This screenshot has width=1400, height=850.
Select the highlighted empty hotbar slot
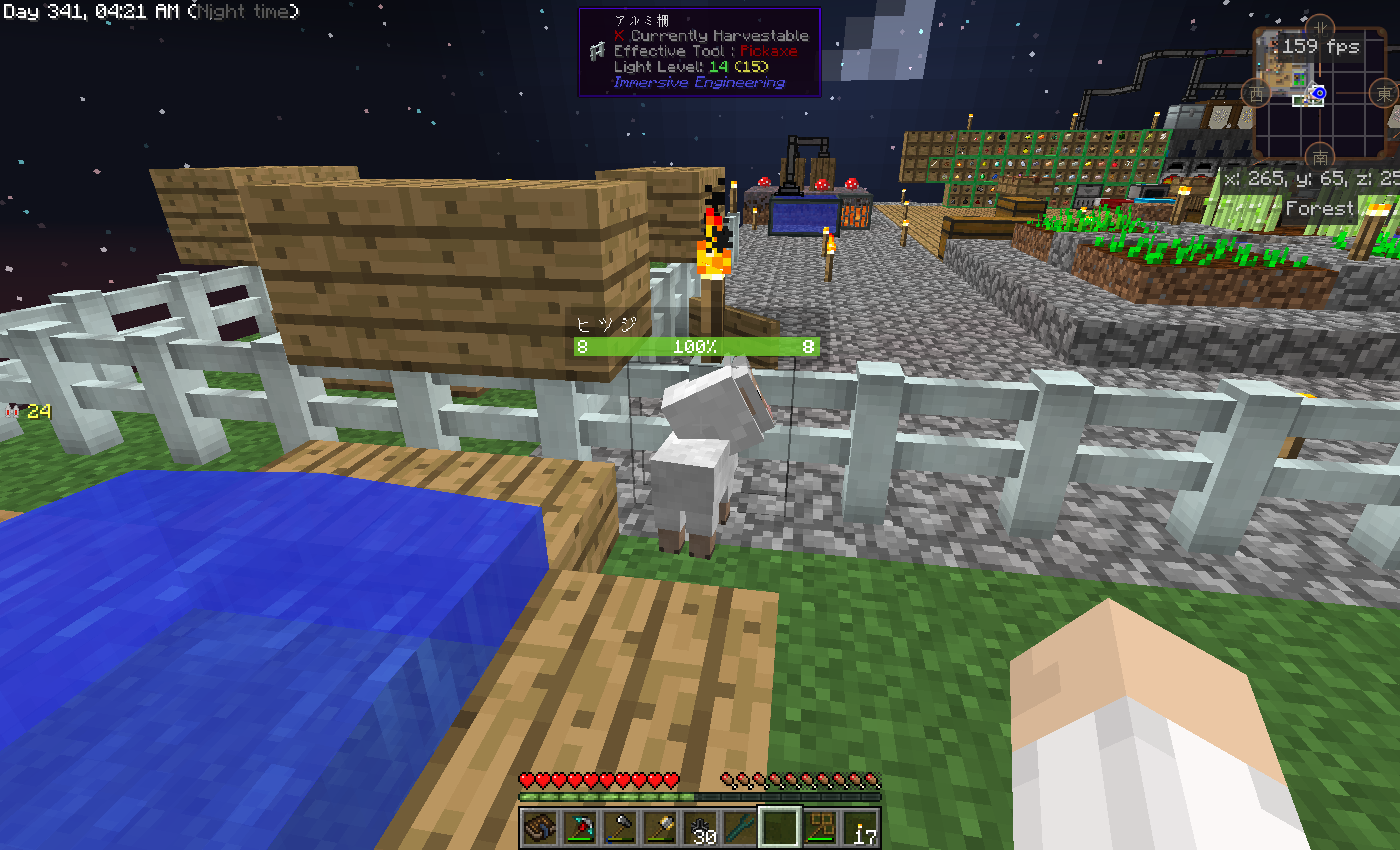pyautogui.click(x=780, y=828)
